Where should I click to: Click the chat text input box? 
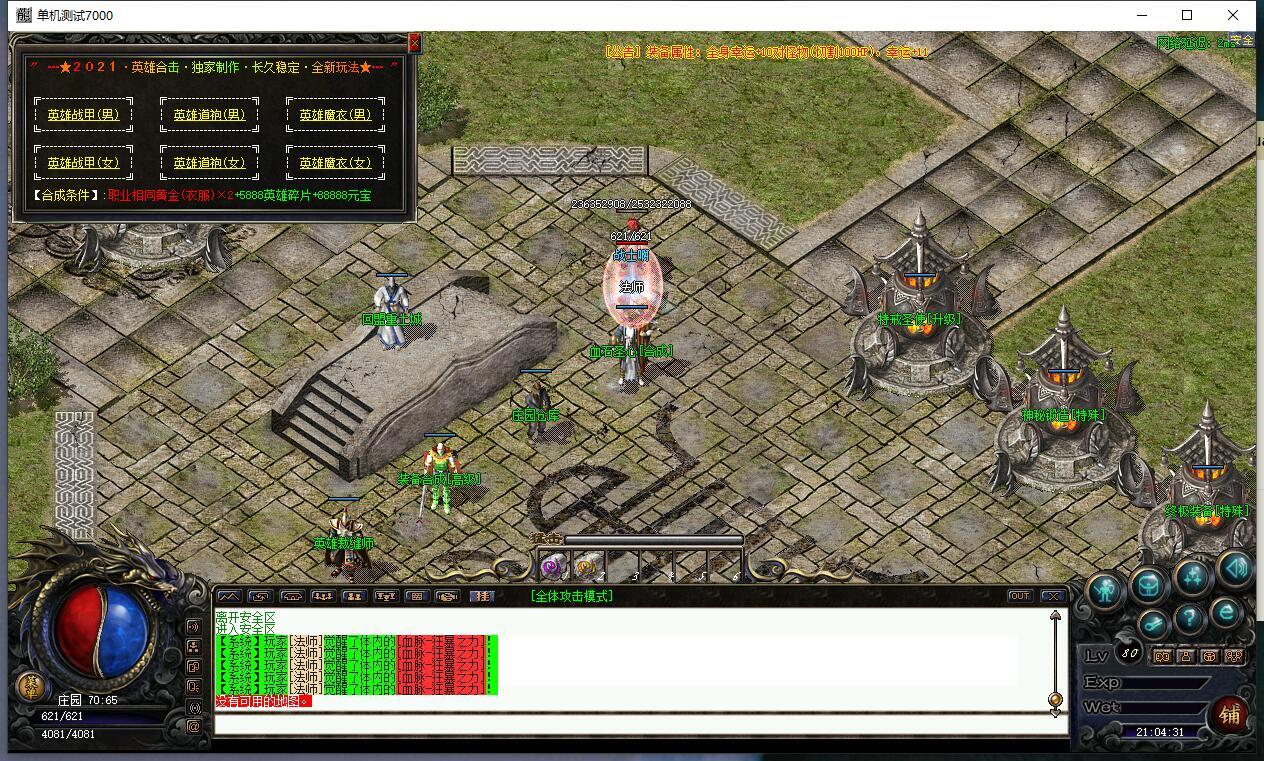(640, 723)
